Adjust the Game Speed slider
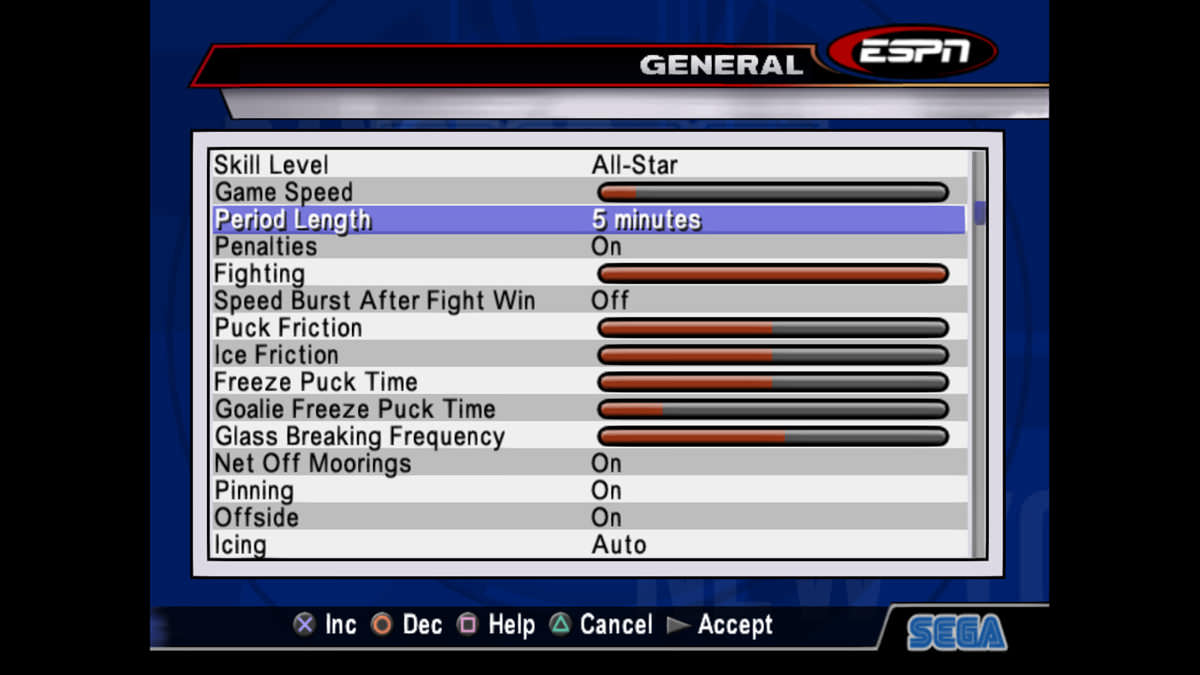This screenshot has width=1200, height=675. point(772,192)
